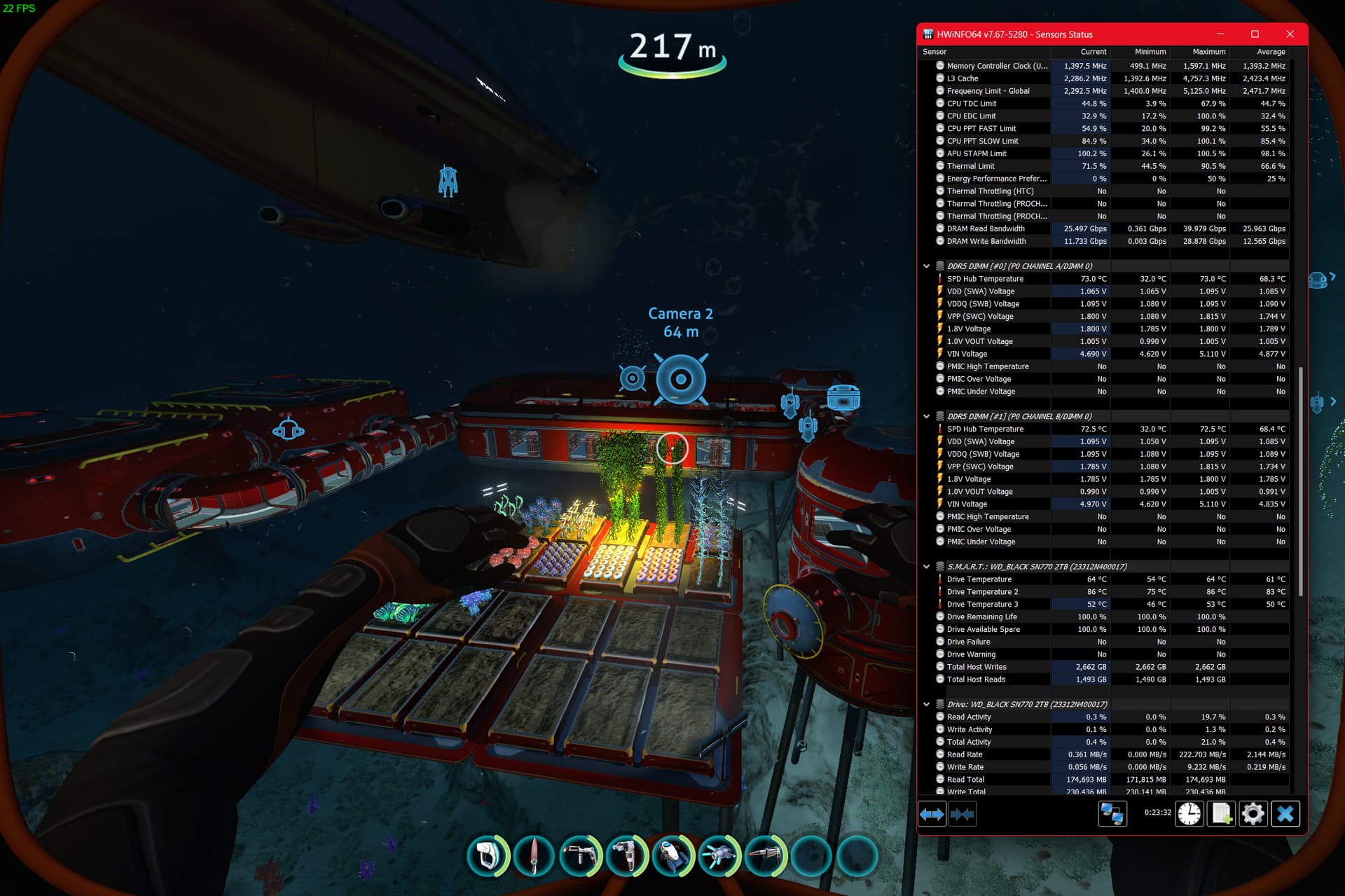
Task: Start sensor logging with the report icon
Action: [x=1221, y=813]
